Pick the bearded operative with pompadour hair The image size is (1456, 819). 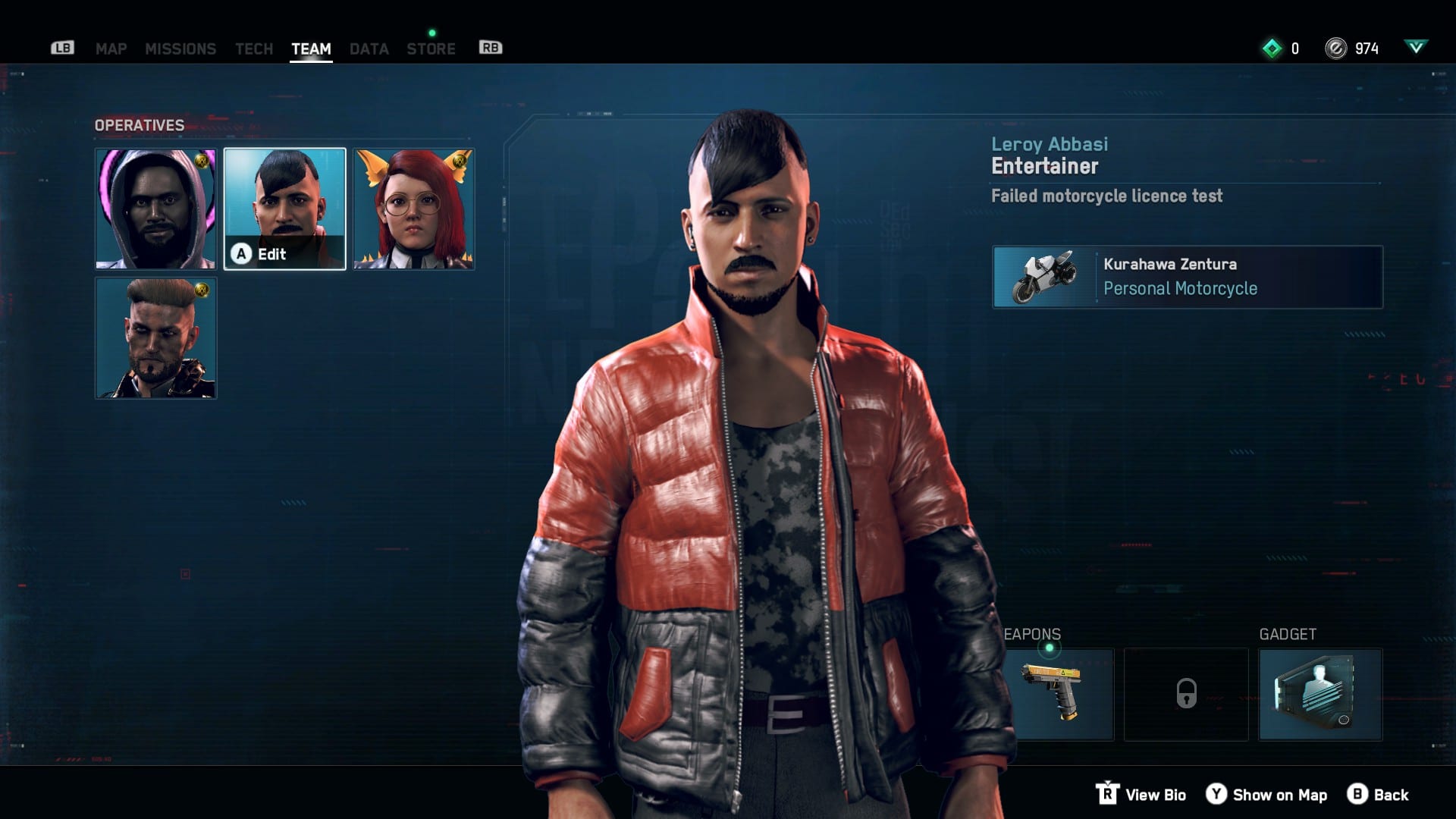pyautogui.click(x=155, y=337)
